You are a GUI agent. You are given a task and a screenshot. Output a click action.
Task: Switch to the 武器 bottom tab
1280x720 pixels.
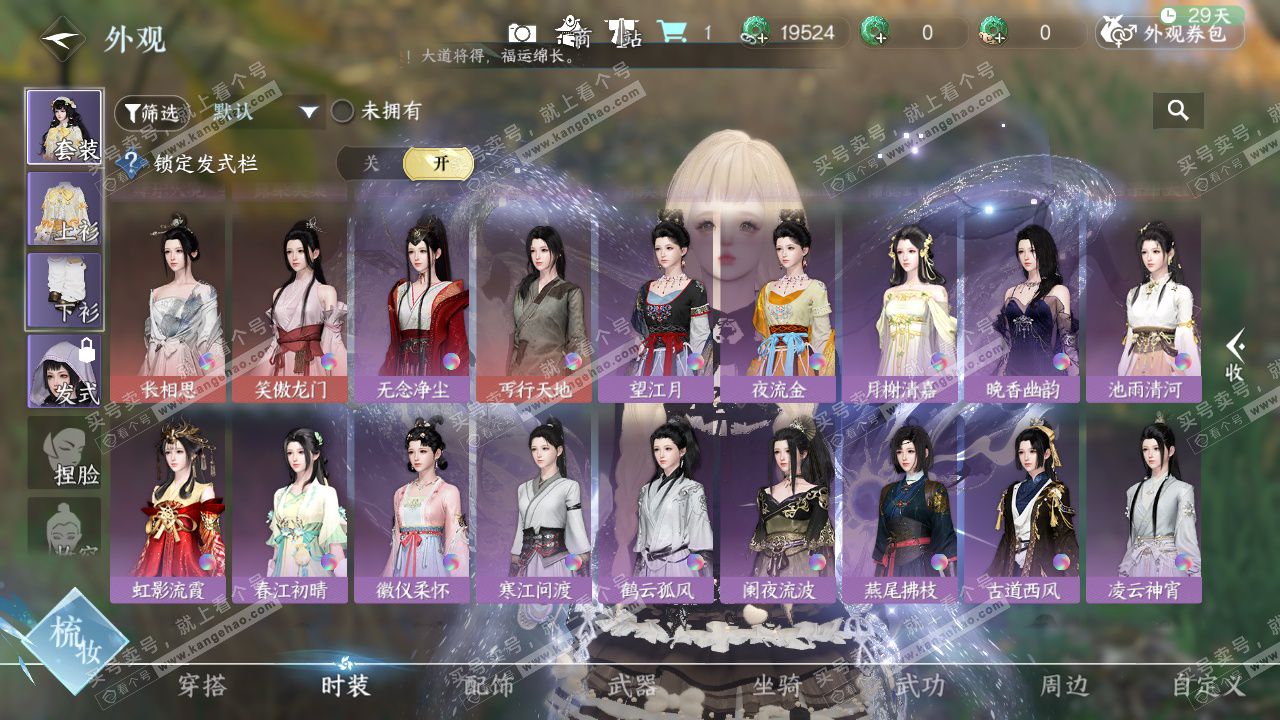632,686
